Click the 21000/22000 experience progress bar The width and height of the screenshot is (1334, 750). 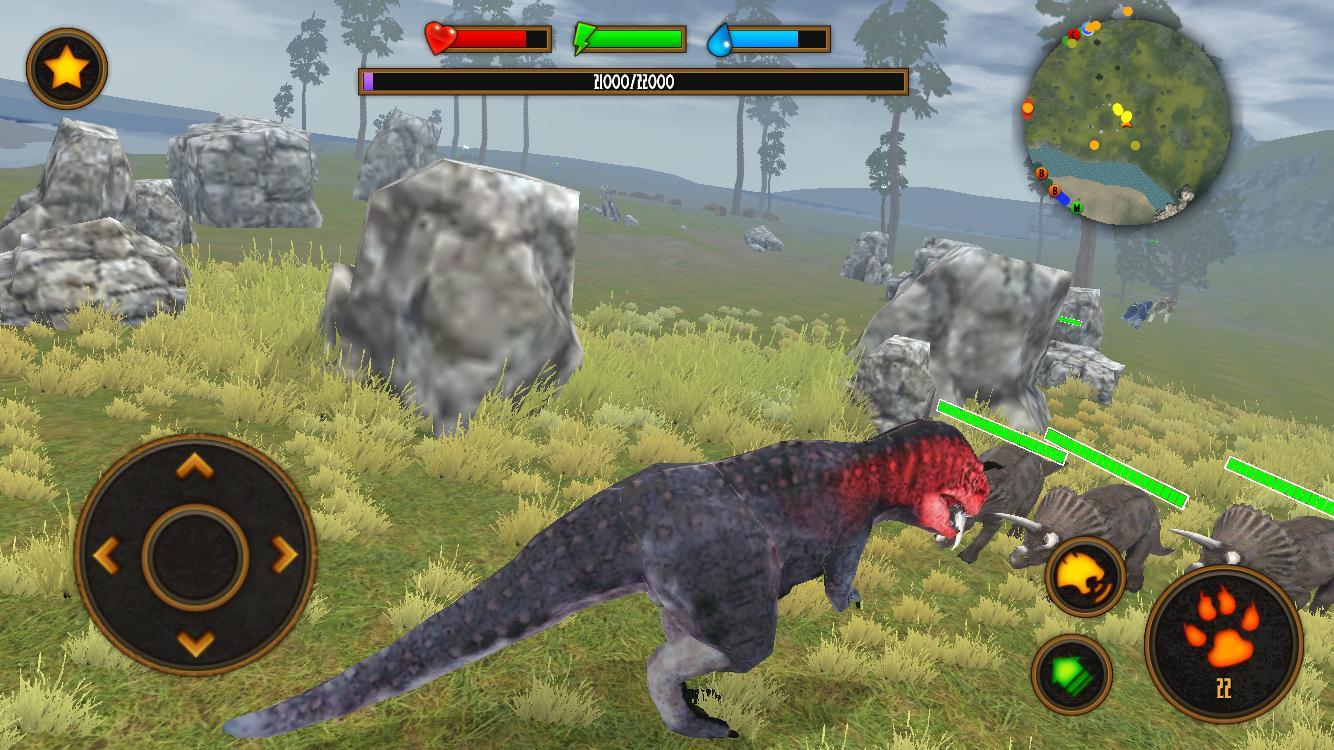coord(630,84)
